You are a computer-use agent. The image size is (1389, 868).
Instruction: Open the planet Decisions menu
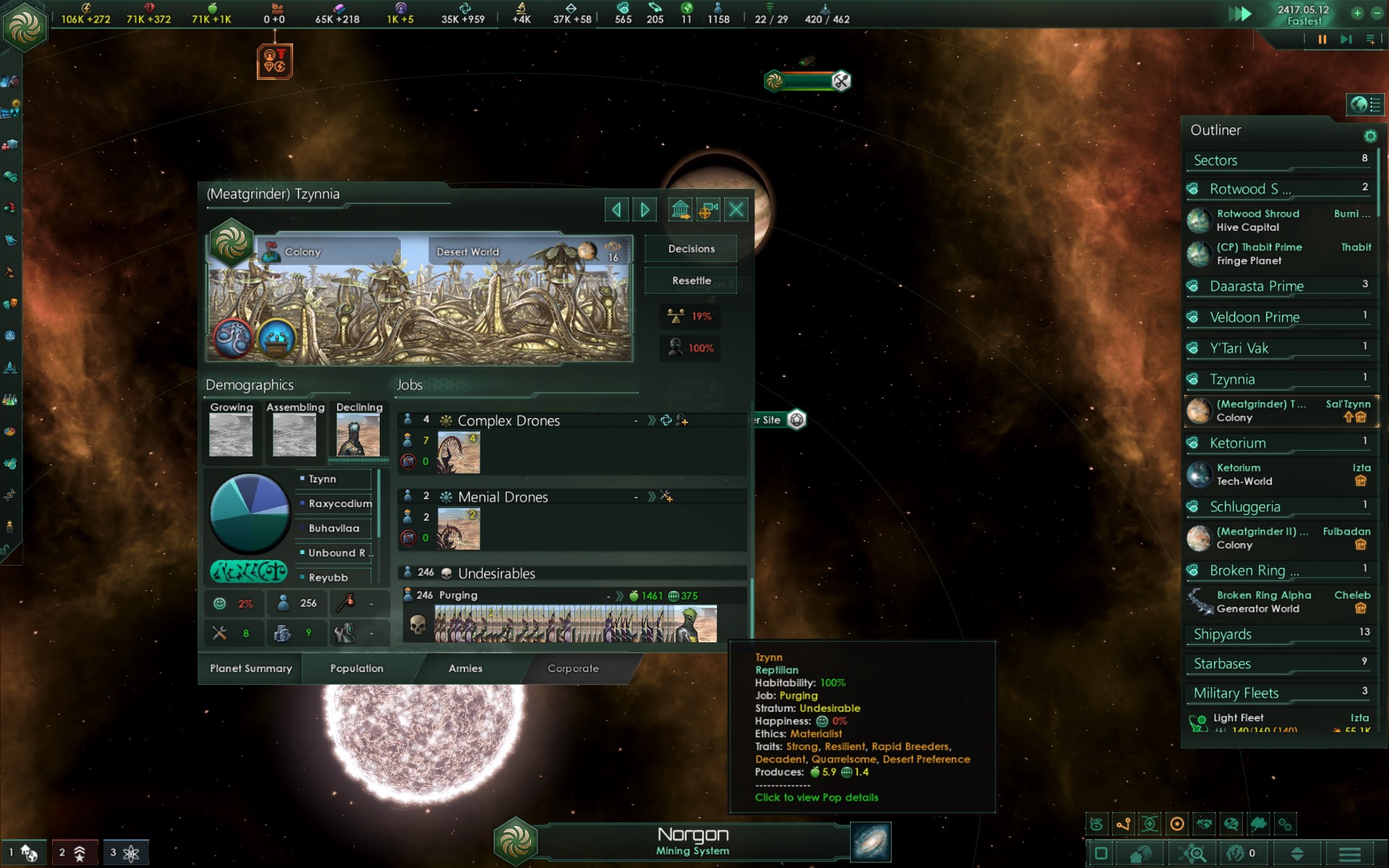pos(691,249)
